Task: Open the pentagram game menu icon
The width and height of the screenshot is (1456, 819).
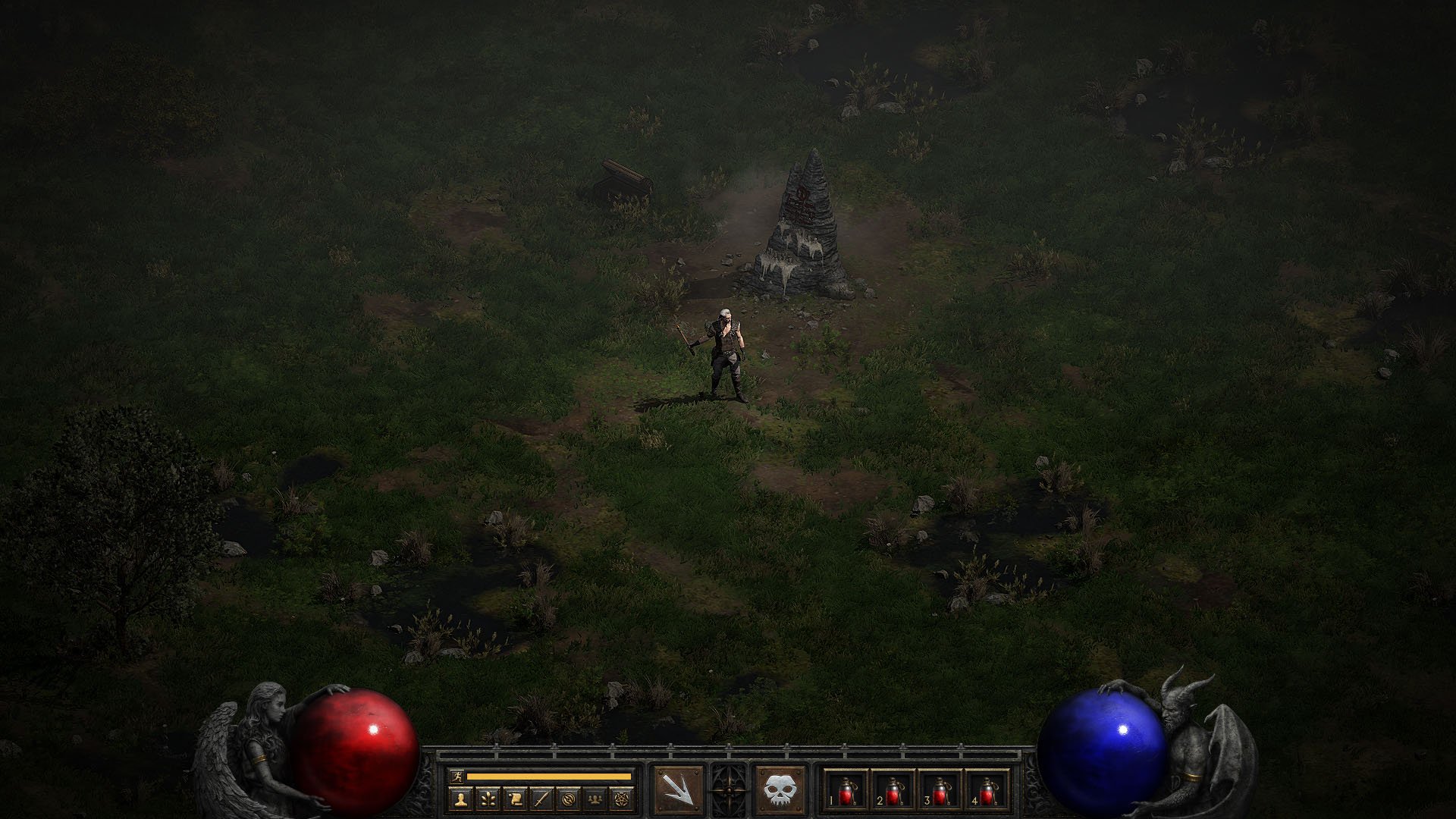Action: [622, 799]
